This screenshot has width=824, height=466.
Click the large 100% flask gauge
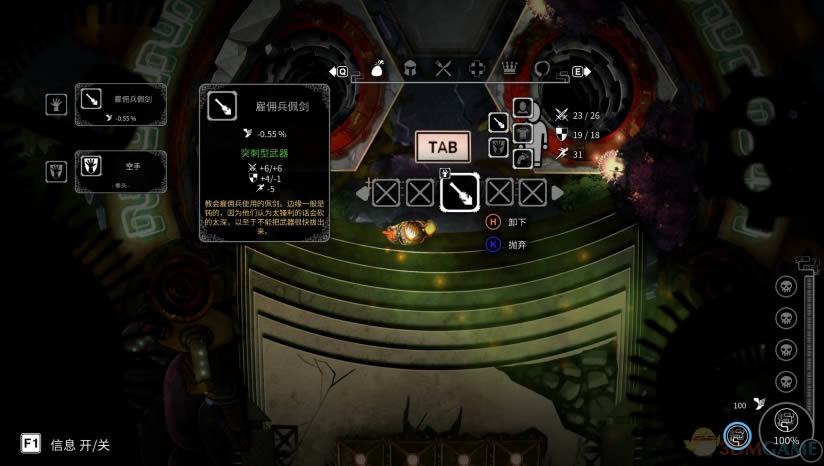click(x=786, y=427)
